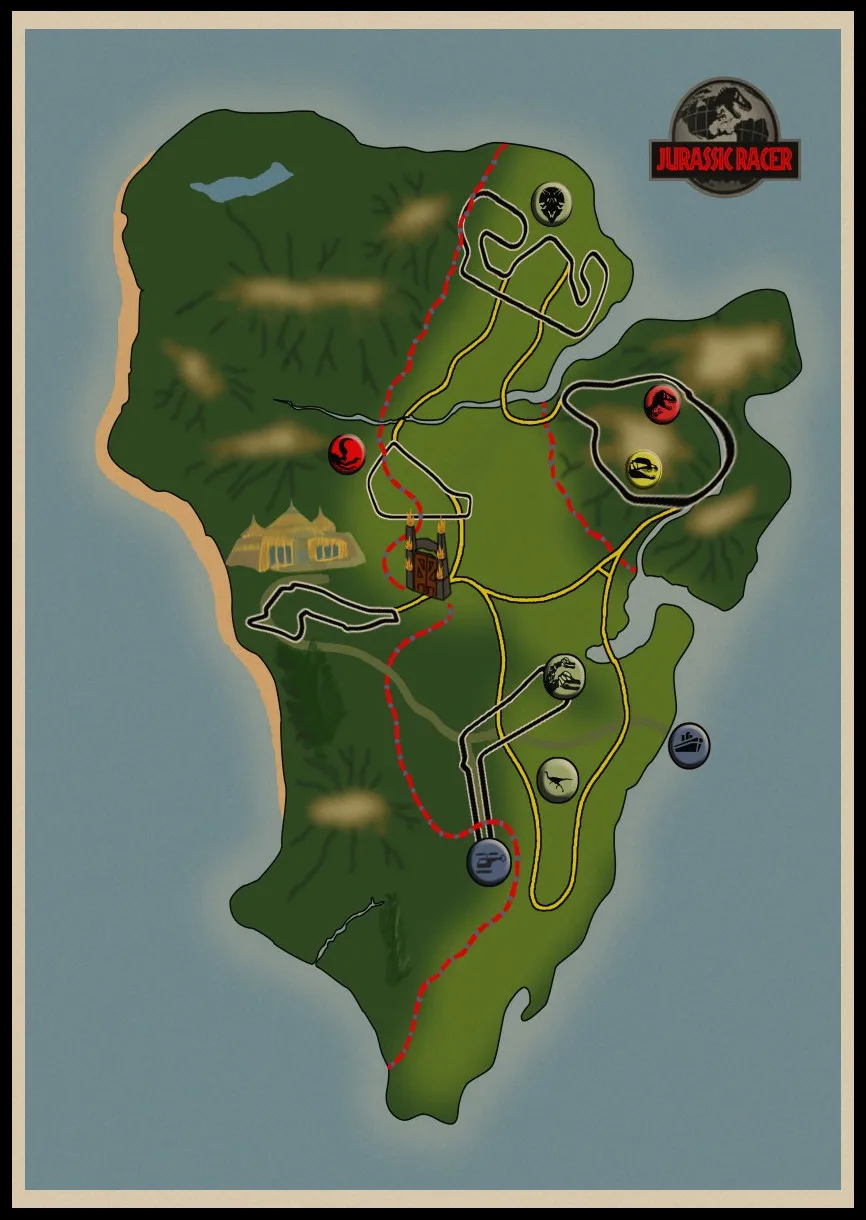Pick the running gallimimus map marker
The height and width of the screenshot is (1220, 866).
pyautogui.click(x=557, y=778)
